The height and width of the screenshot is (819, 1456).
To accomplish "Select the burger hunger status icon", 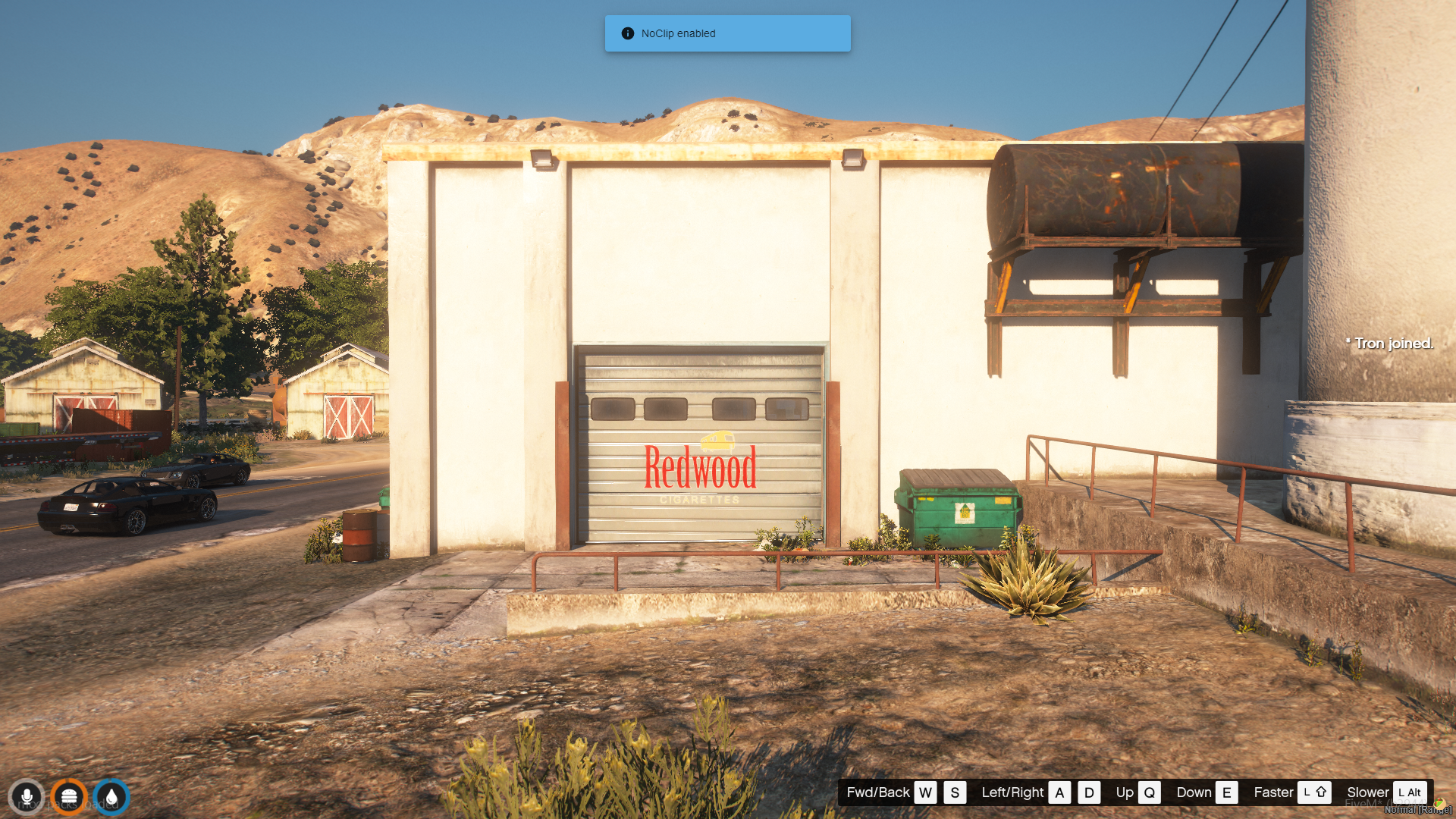I will coord(69,797).
